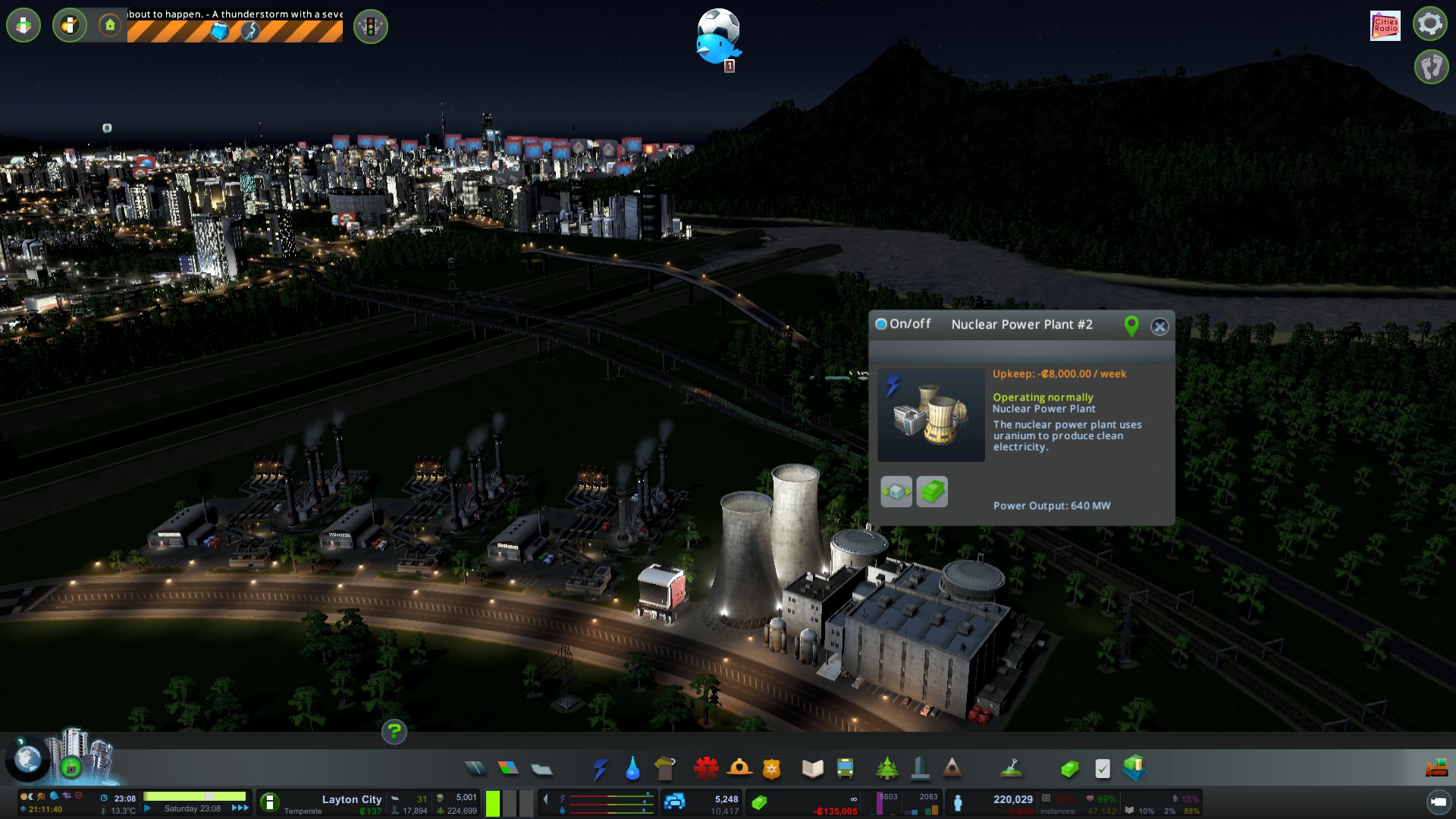Click the green location pin in panel
The image size is (1456, 819).
pos(1131,326)
